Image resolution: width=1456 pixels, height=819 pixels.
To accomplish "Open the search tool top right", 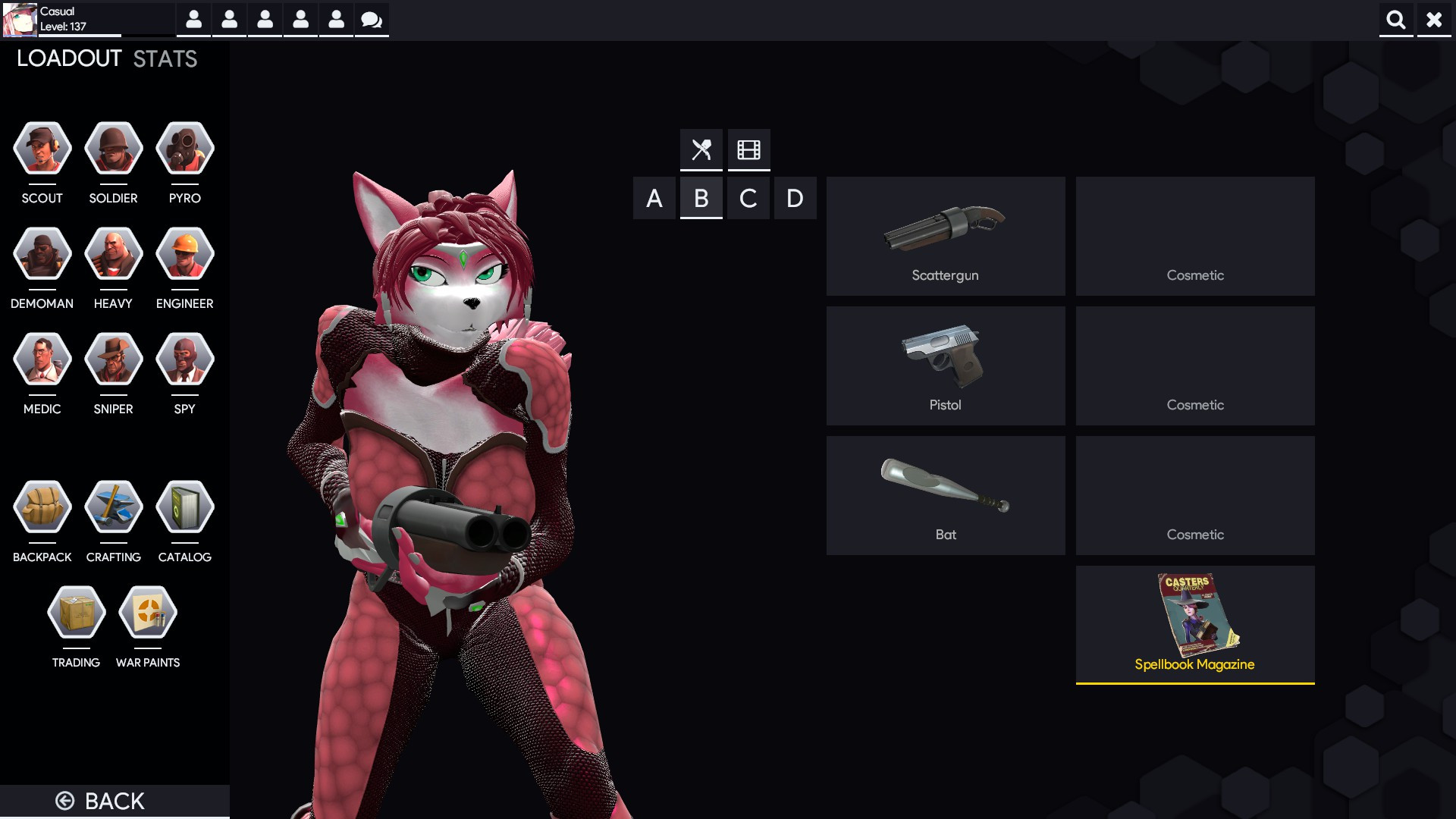I will point(1395,20).
